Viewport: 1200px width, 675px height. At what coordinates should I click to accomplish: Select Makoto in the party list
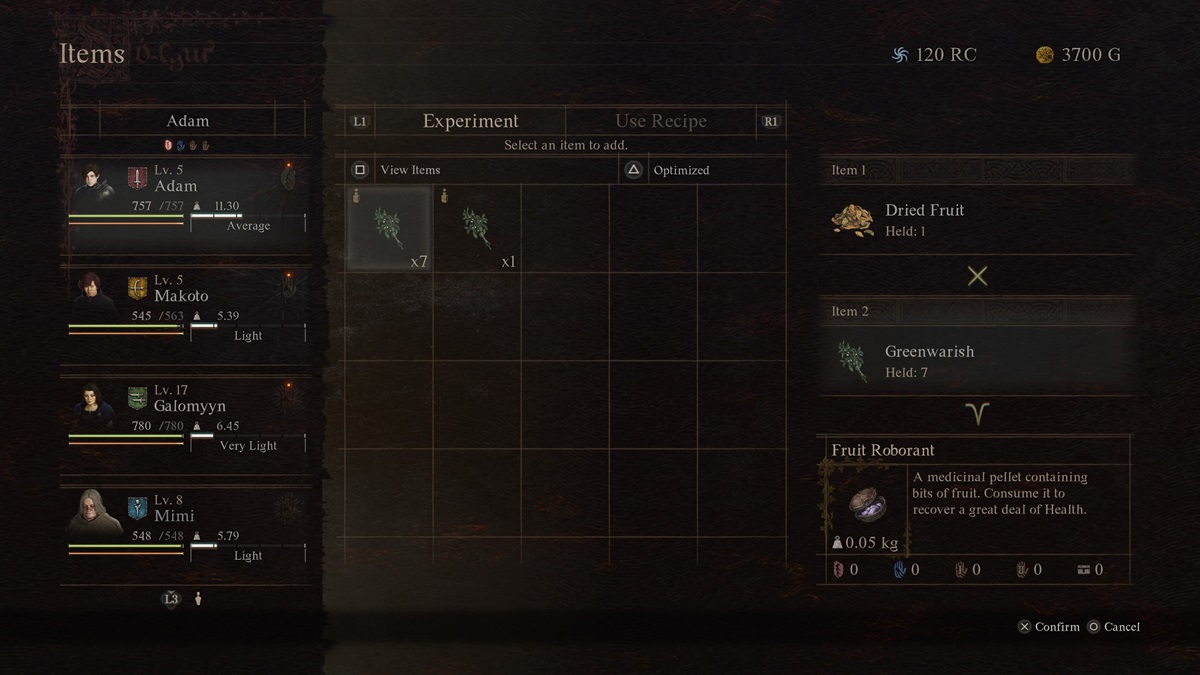pyautogui.click(x=187, y=307)
